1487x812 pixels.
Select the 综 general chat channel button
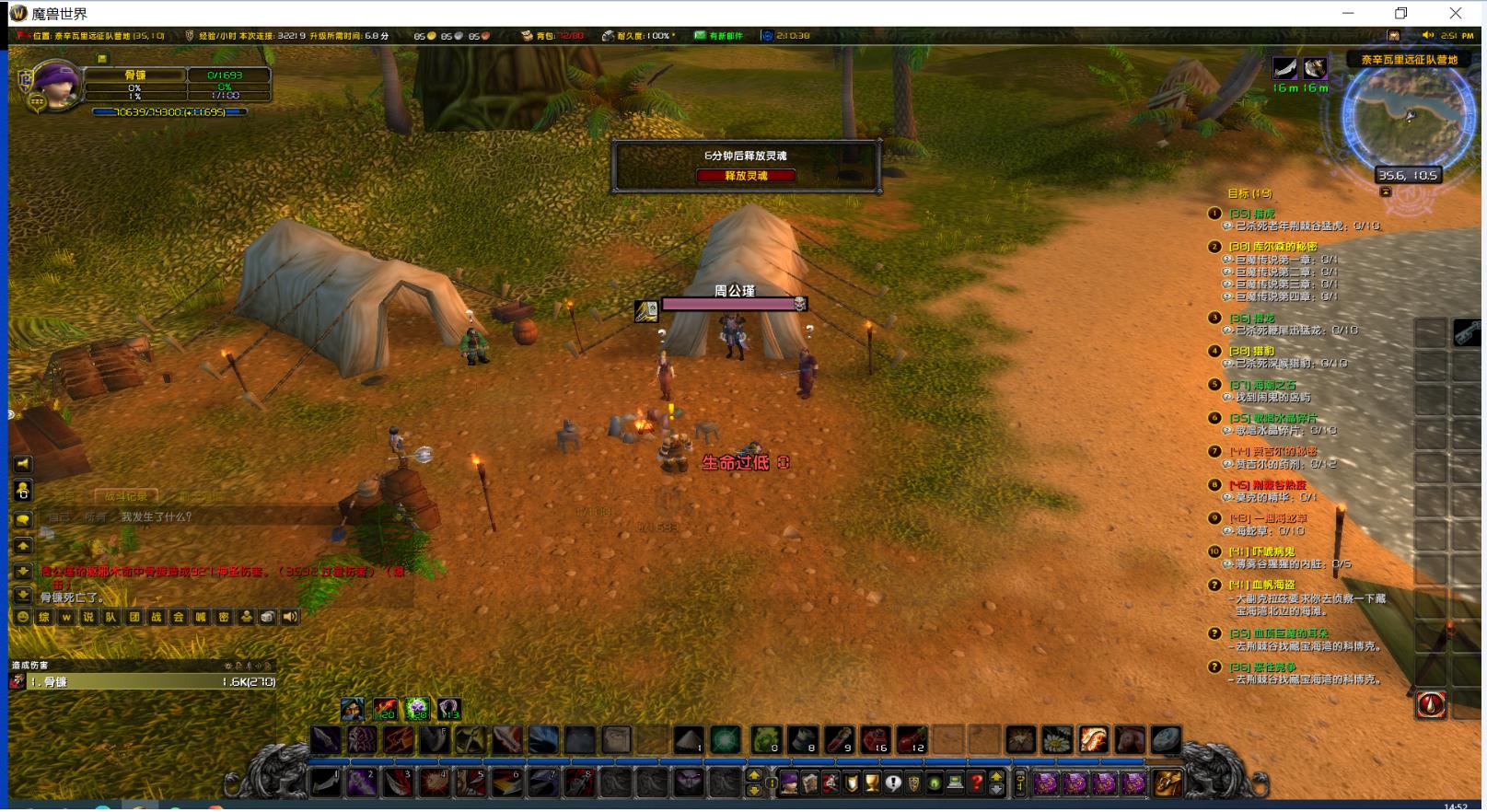44,617
